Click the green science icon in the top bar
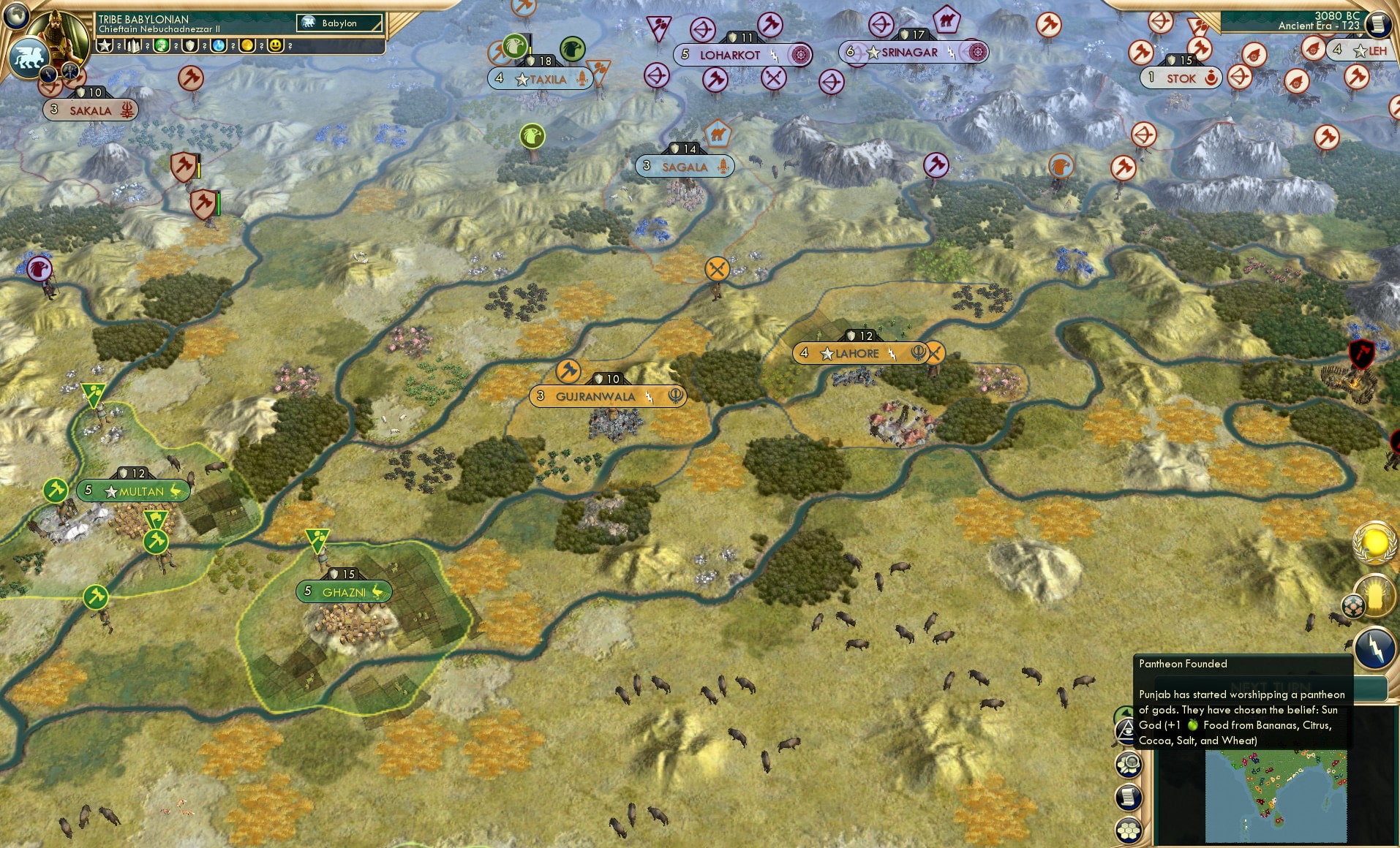Viewport: 1400px width, 848px height. click(x=162, y=45)
